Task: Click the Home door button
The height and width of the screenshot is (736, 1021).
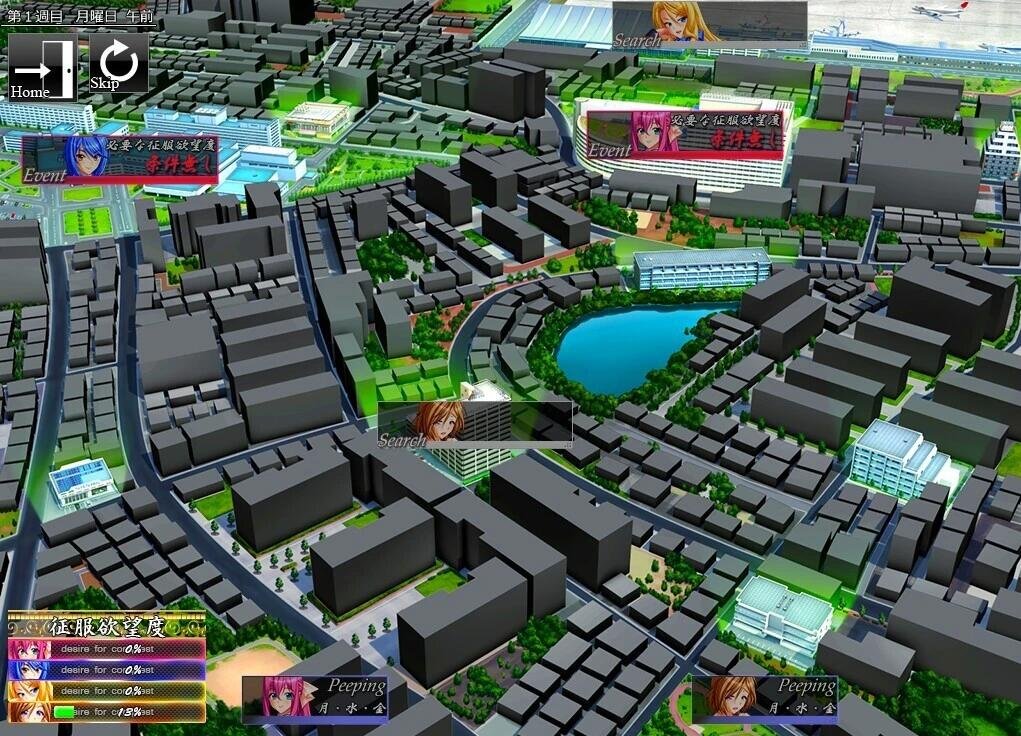Action: 42,67
